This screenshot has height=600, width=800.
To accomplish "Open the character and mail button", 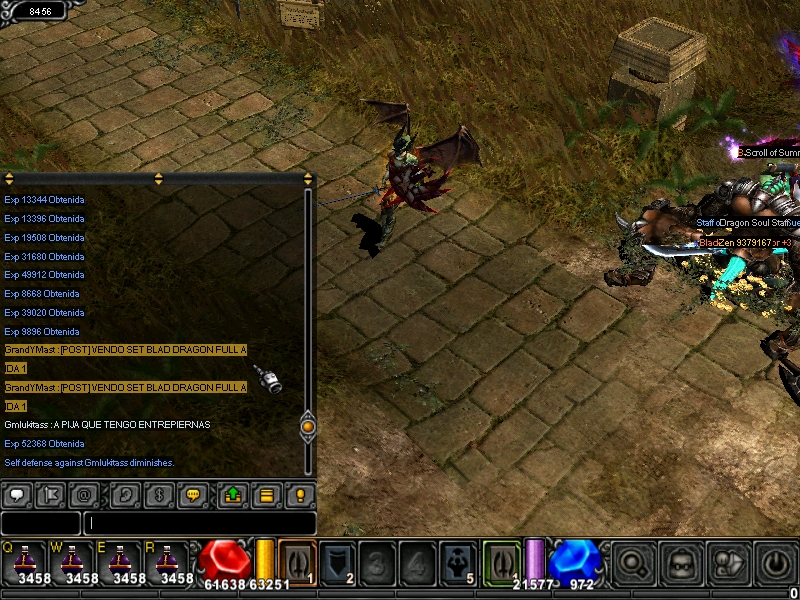I will pos(729,563).
